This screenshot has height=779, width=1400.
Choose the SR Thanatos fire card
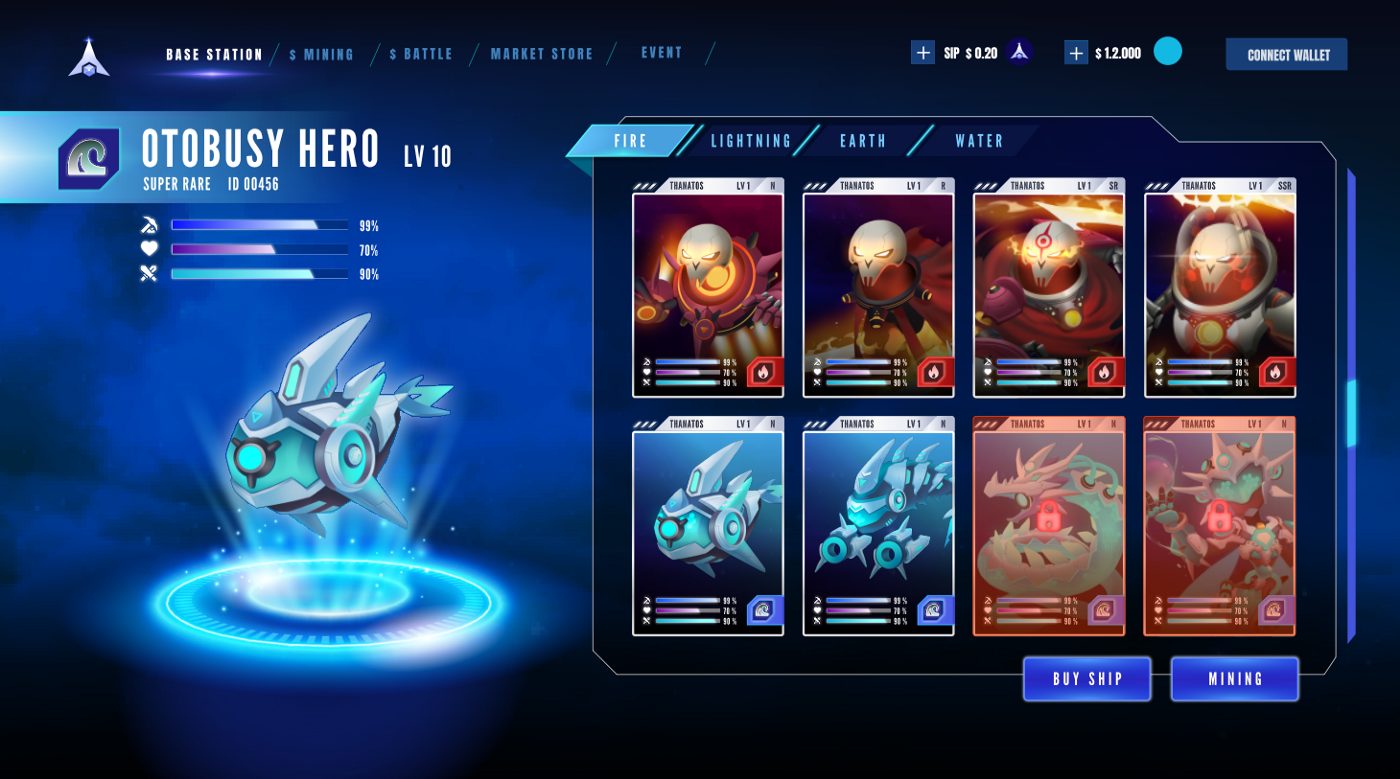point(1049,288)
